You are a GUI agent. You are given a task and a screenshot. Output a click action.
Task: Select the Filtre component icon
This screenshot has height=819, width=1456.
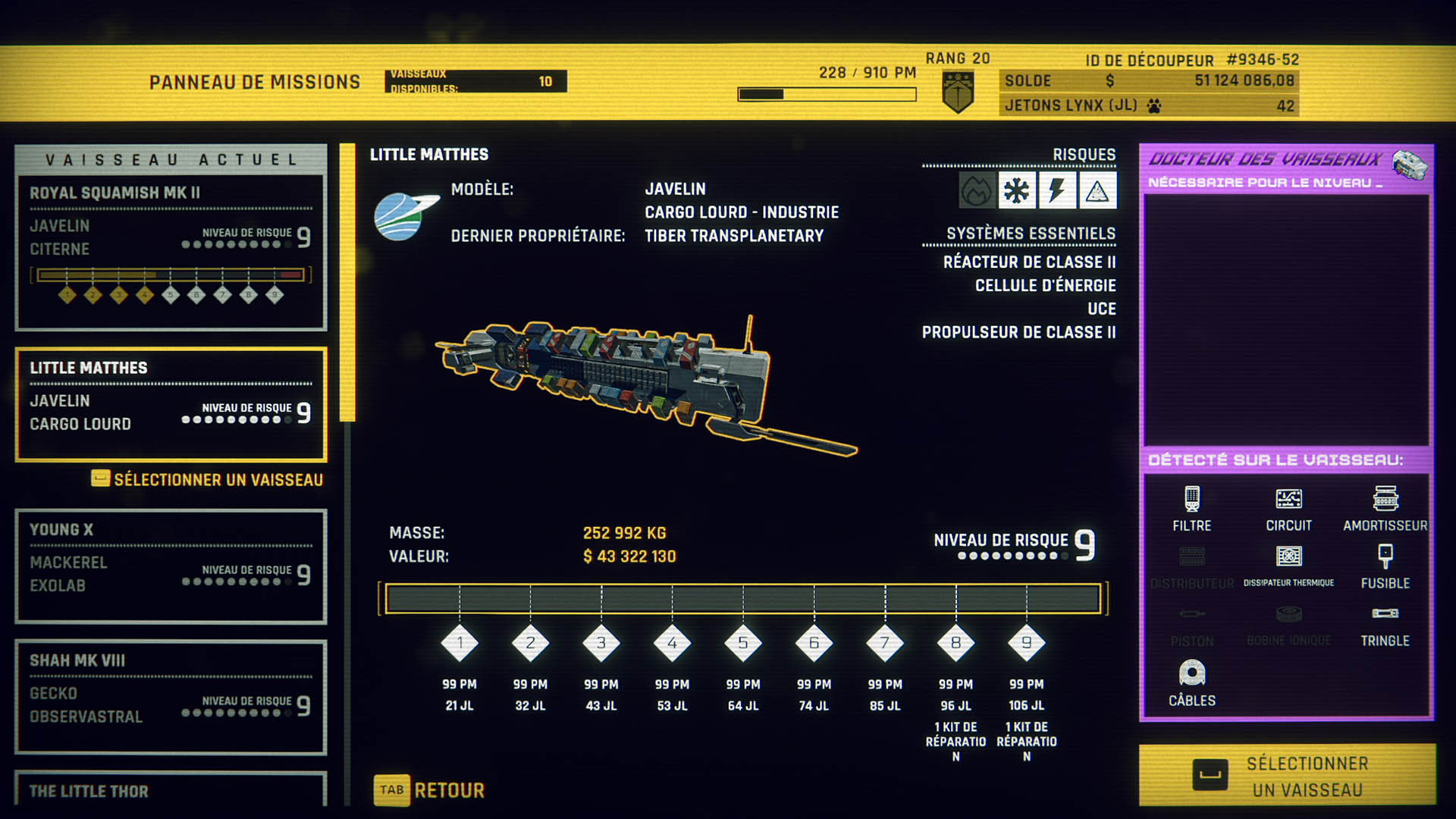(x=1191, y=499)
